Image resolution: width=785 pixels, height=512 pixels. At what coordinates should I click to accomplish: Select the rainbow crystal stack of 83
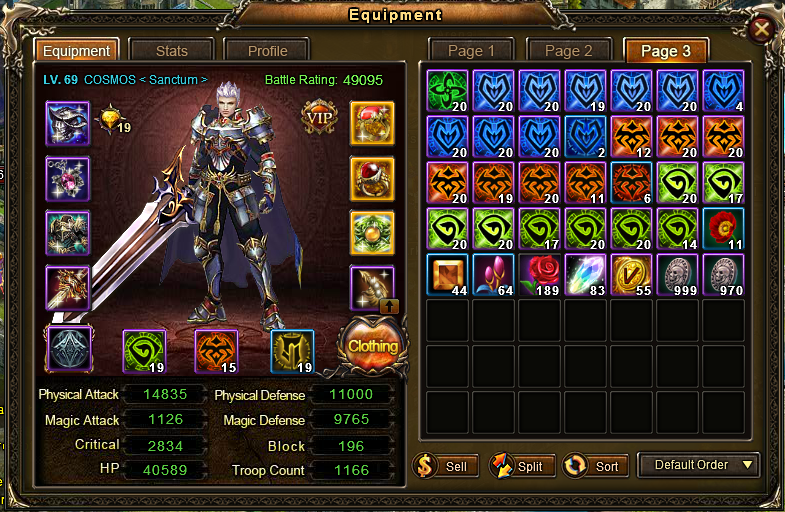(x=586, y=274)
